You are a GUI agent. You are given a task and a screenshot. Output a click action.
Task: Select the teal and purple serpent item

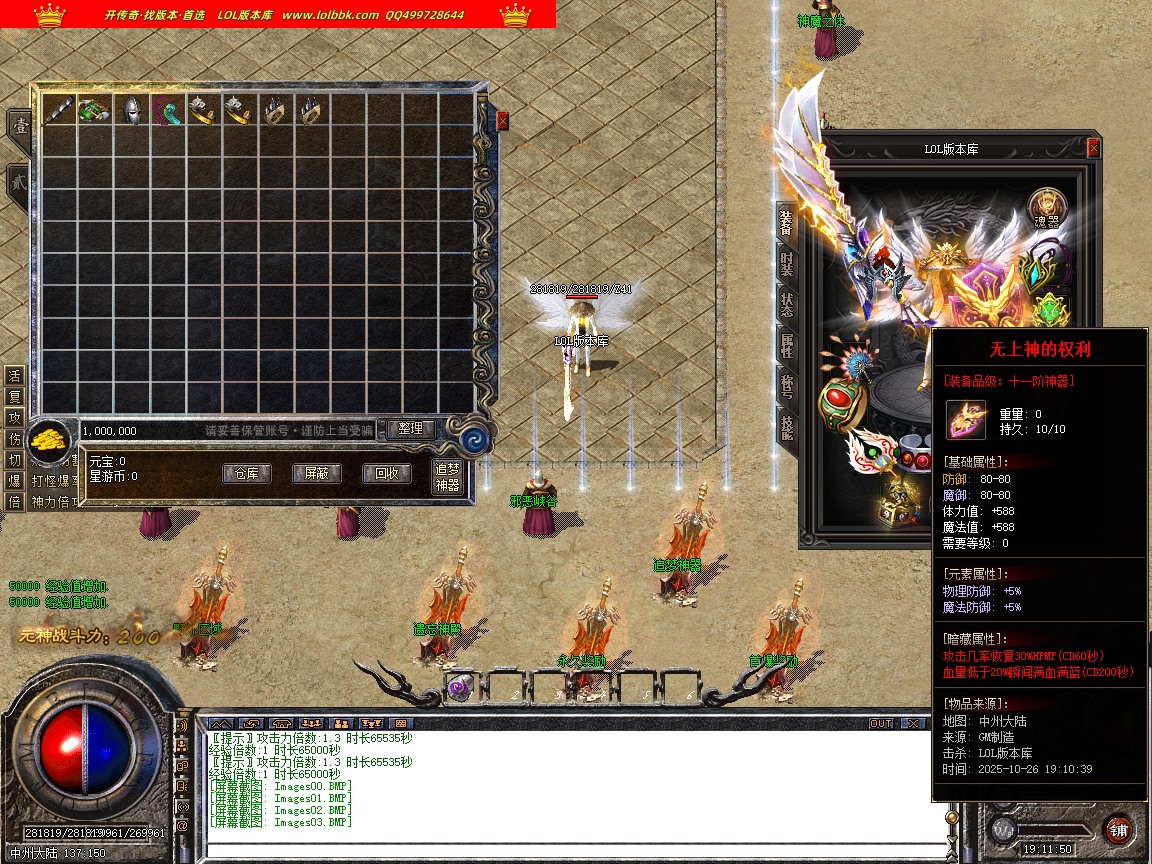pyautogui.click(x=167, y=110)
